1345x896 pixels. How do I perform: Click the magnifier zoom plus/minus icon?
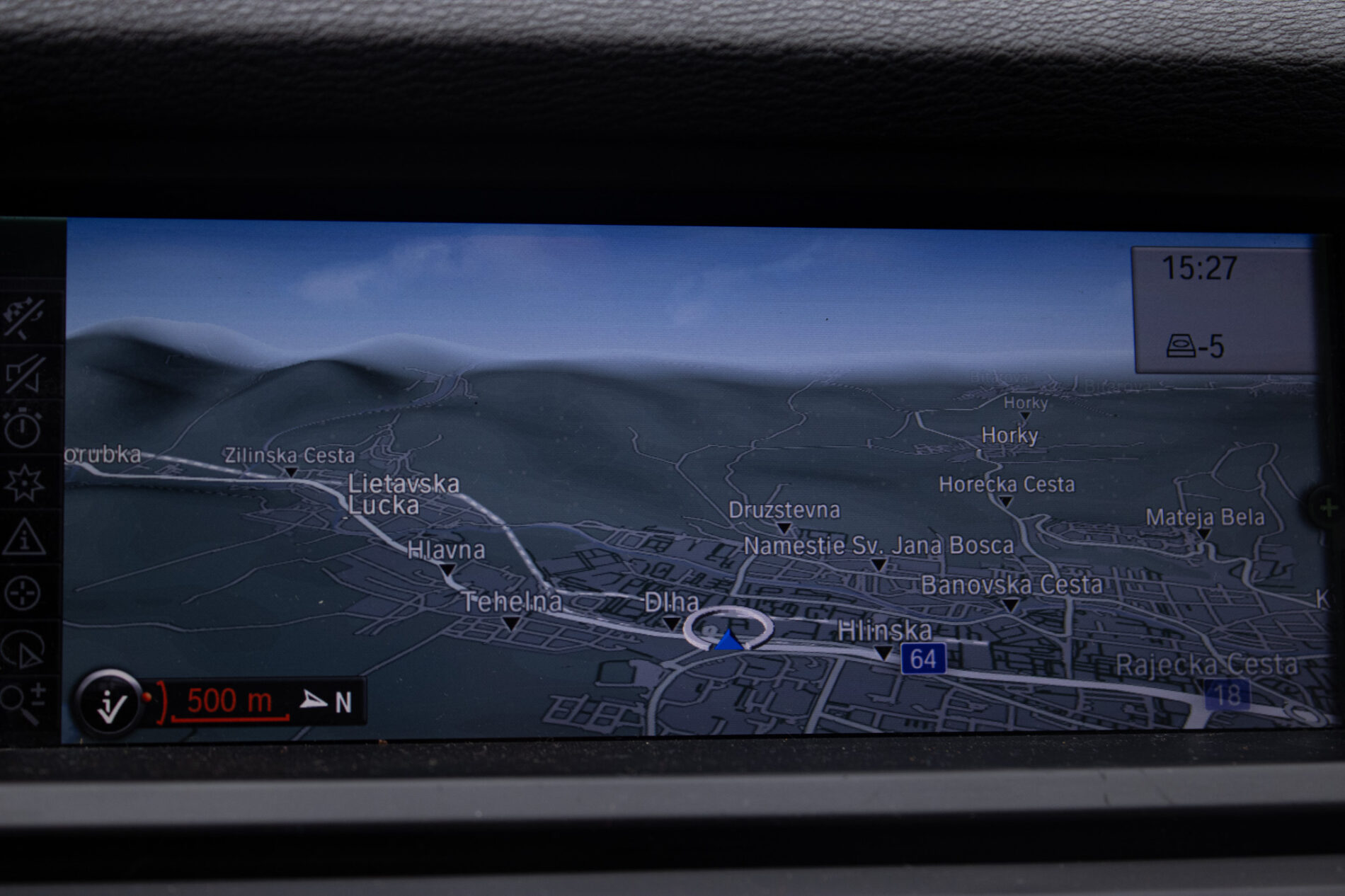23,702
